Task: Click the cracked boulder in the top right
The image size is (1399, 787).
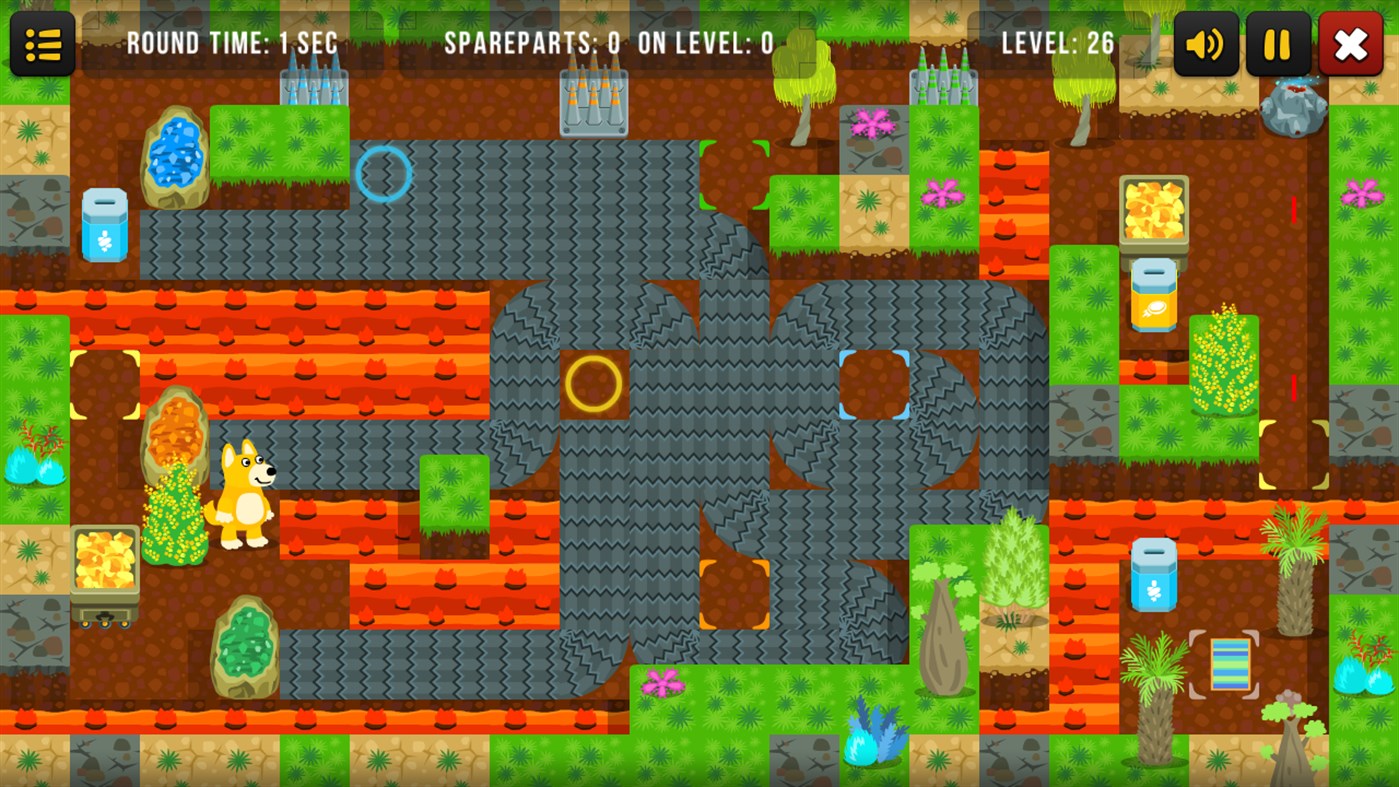Action: [1295, 105]
